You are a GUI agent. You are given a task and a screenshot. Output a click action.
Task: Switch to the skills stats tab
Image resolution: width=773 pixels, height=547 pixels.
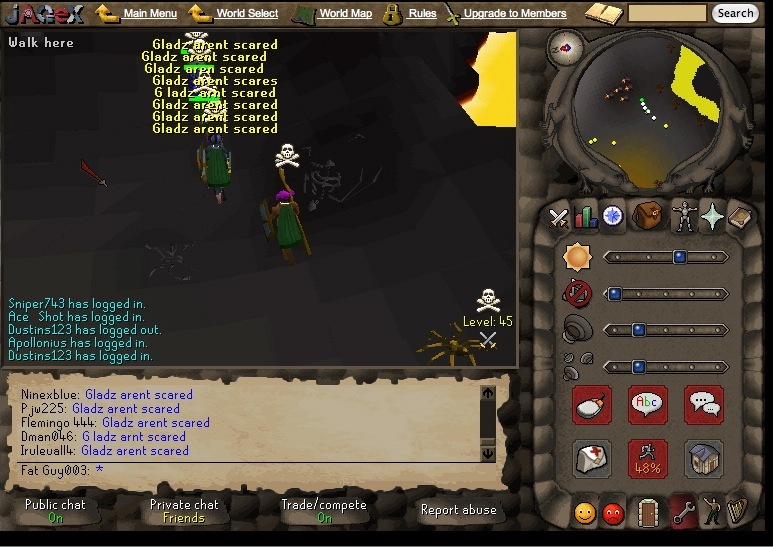coord(585,216)
